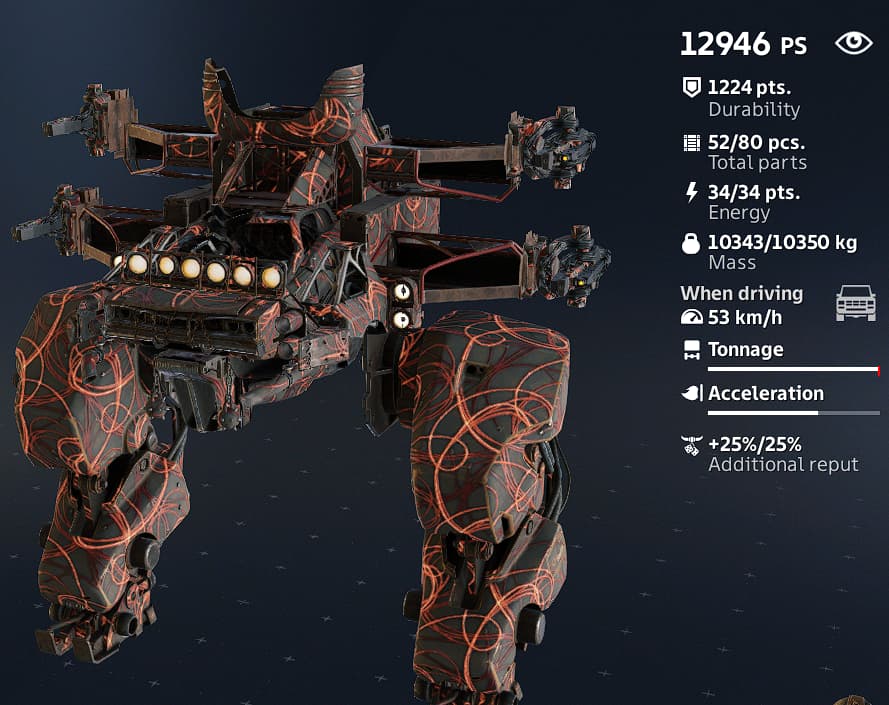Toggle the eye icon beside the power score

853,43
